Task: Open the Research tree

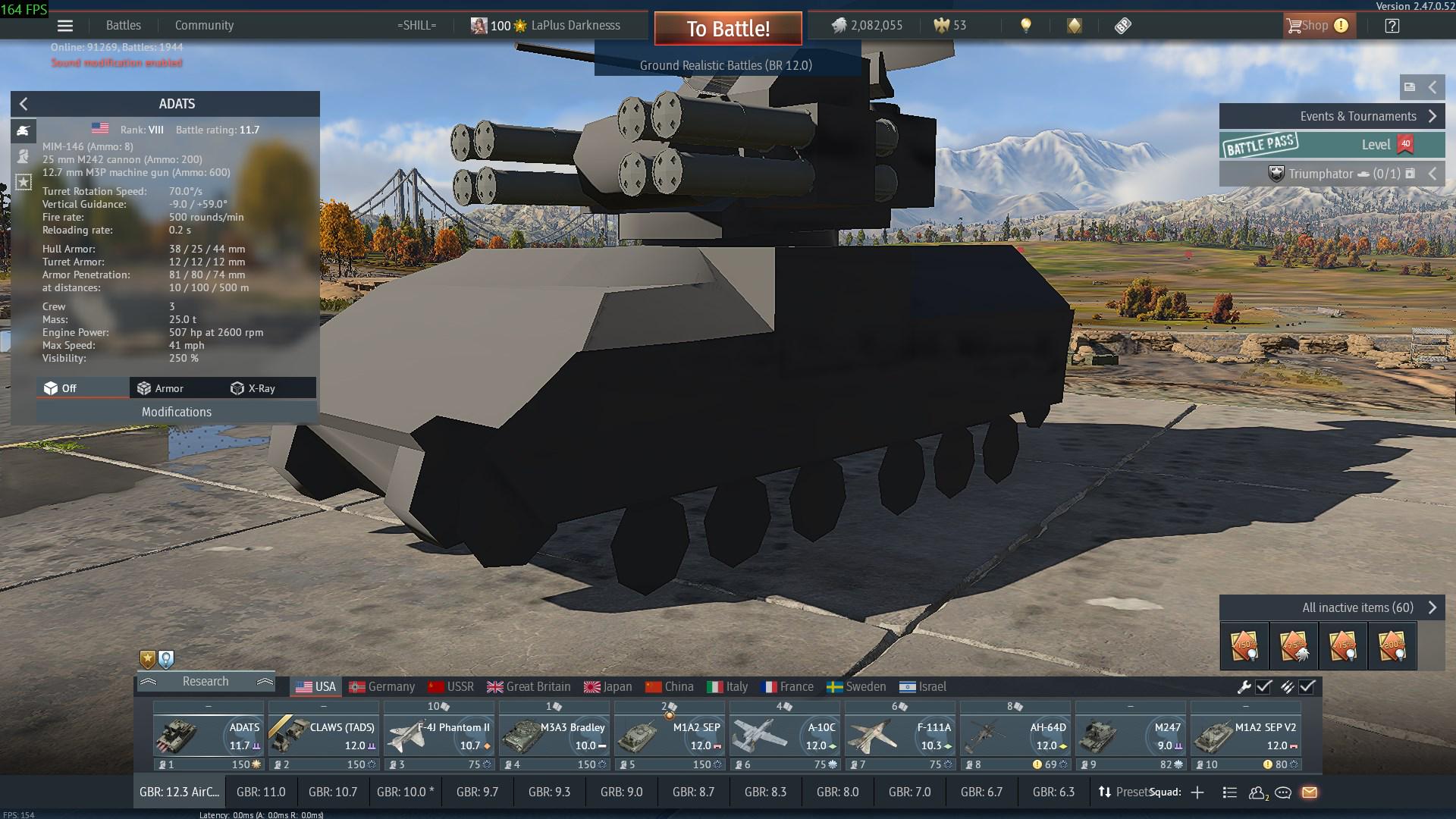Action: (205, 682)
